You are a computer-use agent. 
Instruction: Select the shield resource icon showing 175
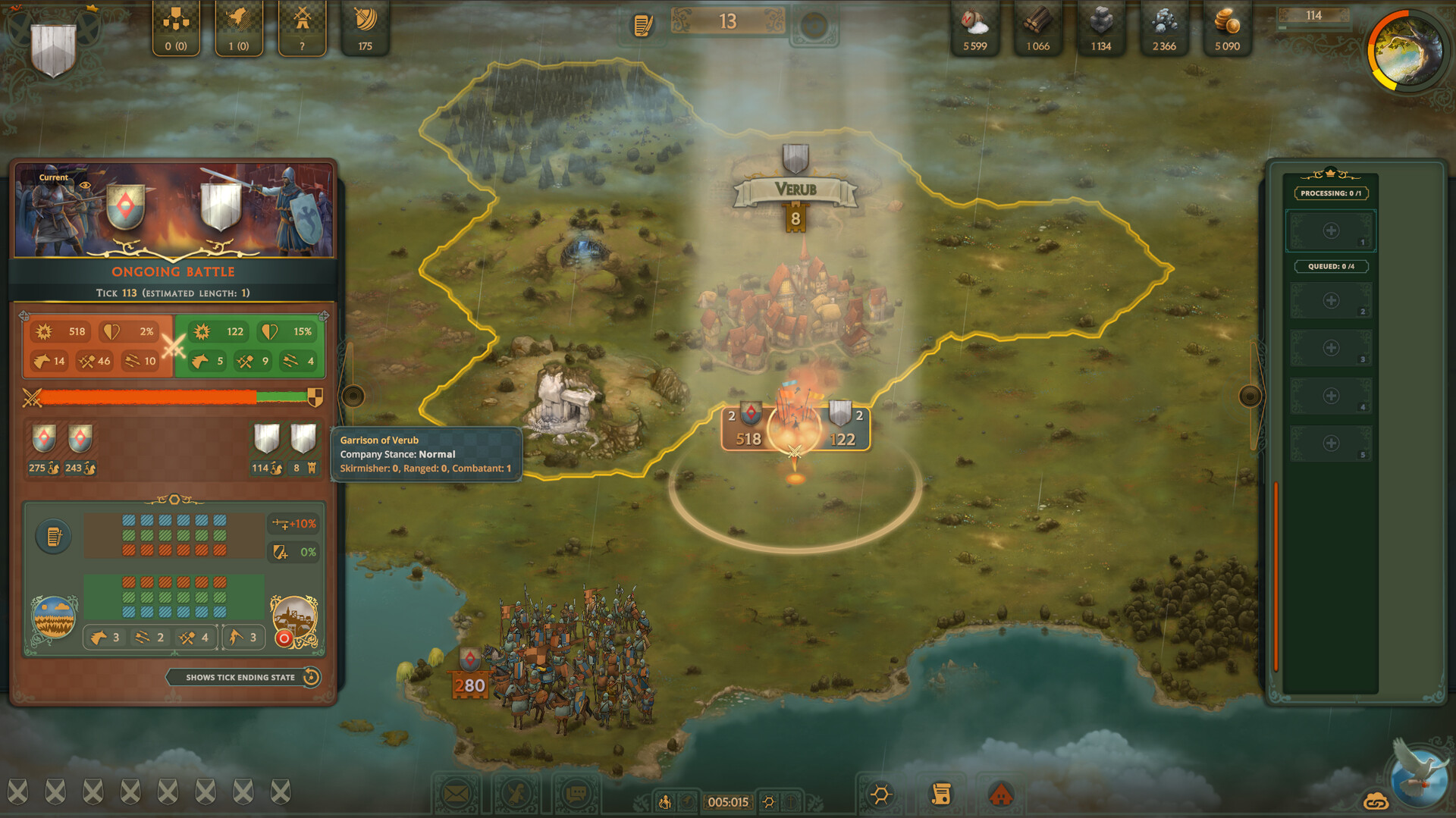[x=366, y=29]
